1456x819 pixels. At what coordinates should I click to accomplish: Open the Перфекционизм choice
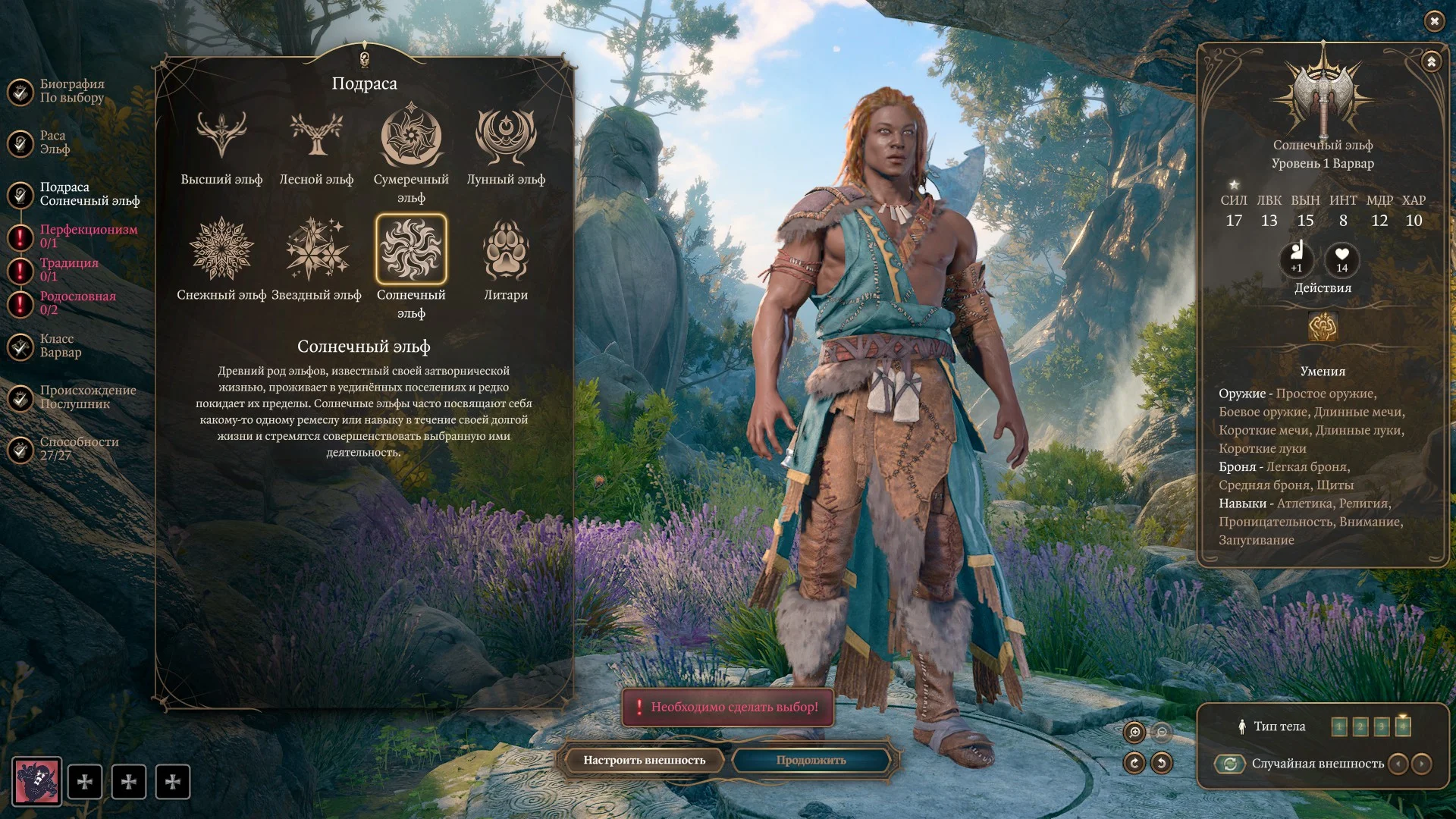(88, 236)
